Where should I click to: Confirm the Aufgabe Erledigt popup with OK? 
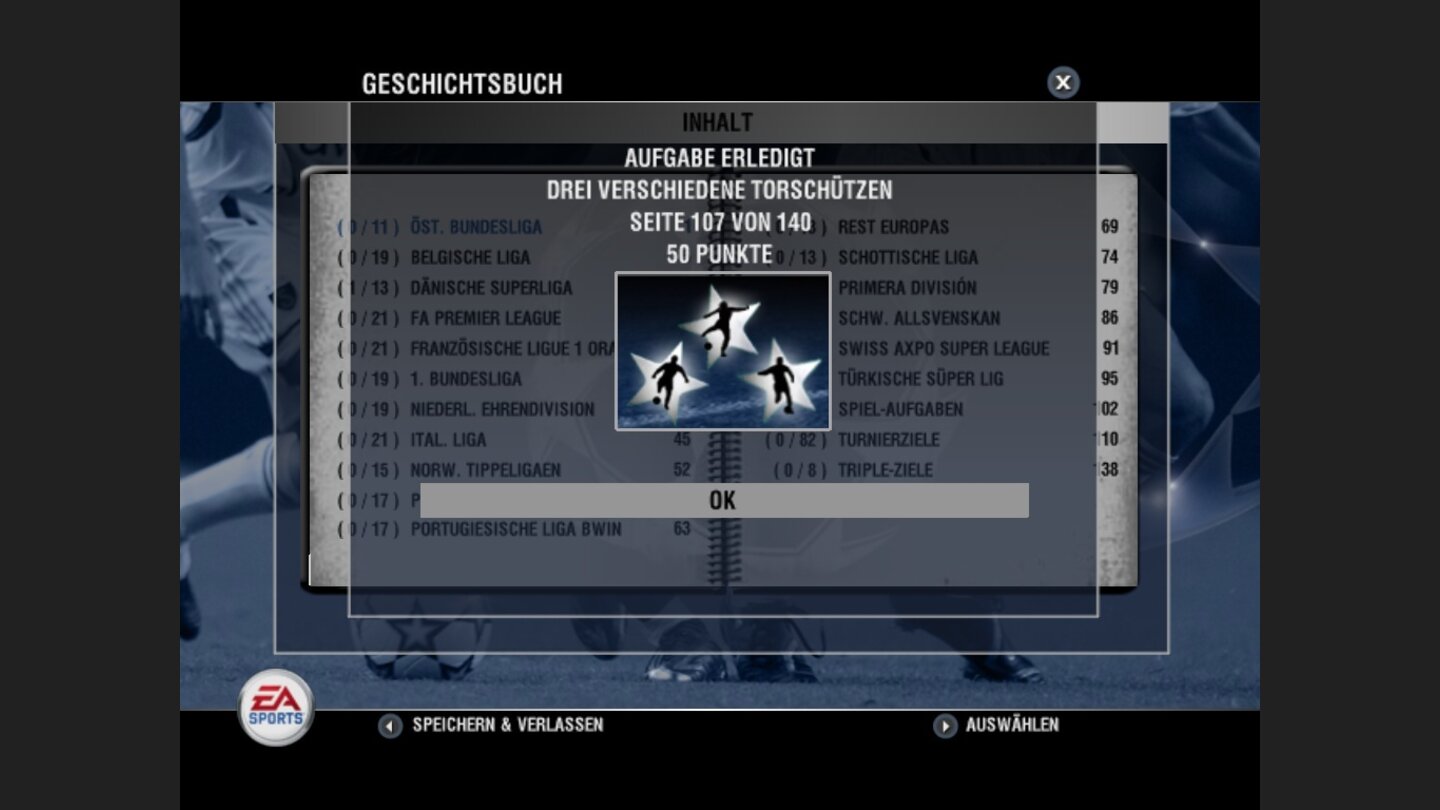click(723, 500)
